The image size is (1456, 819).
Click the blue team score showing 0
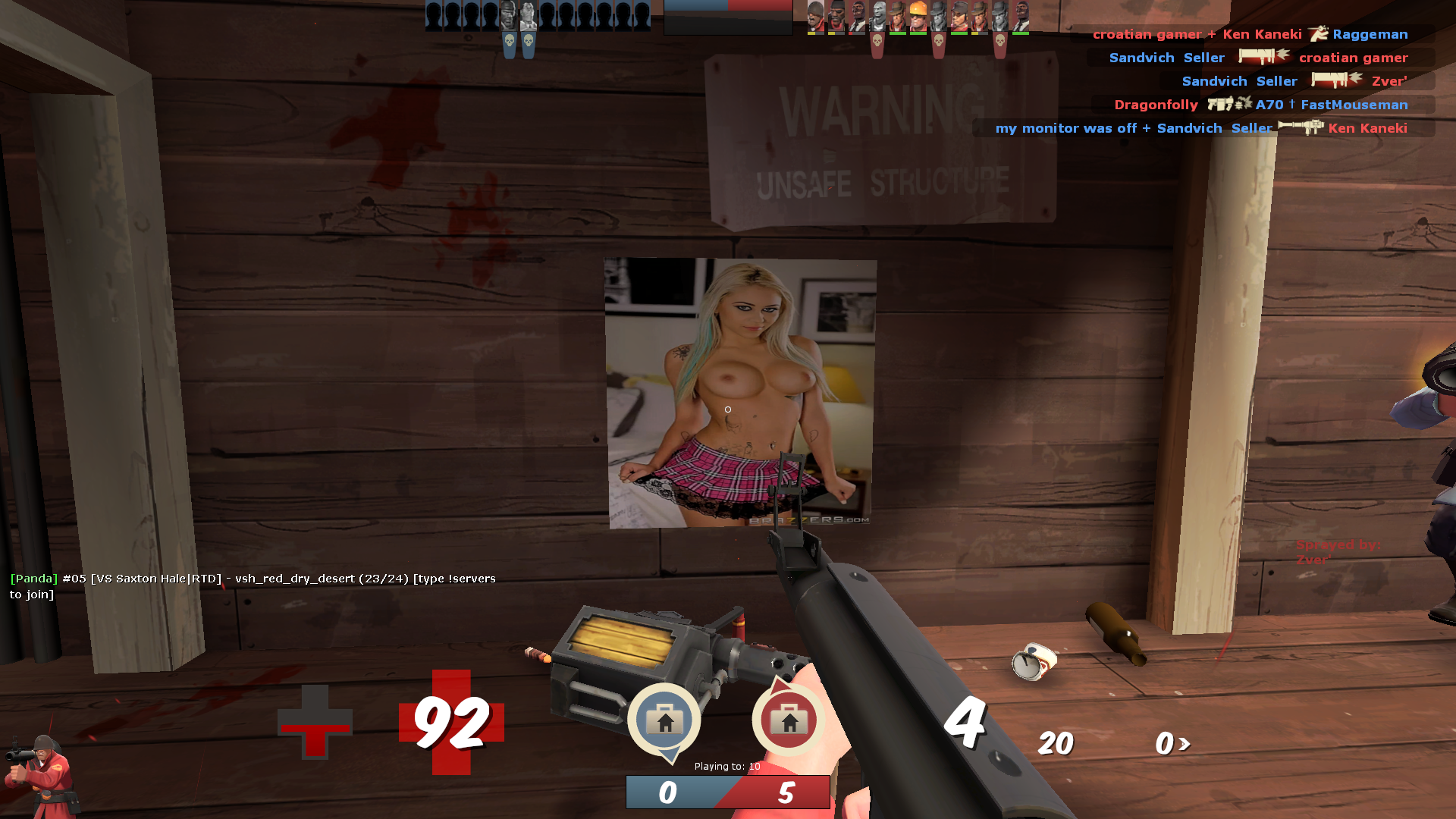pos(667,792)
